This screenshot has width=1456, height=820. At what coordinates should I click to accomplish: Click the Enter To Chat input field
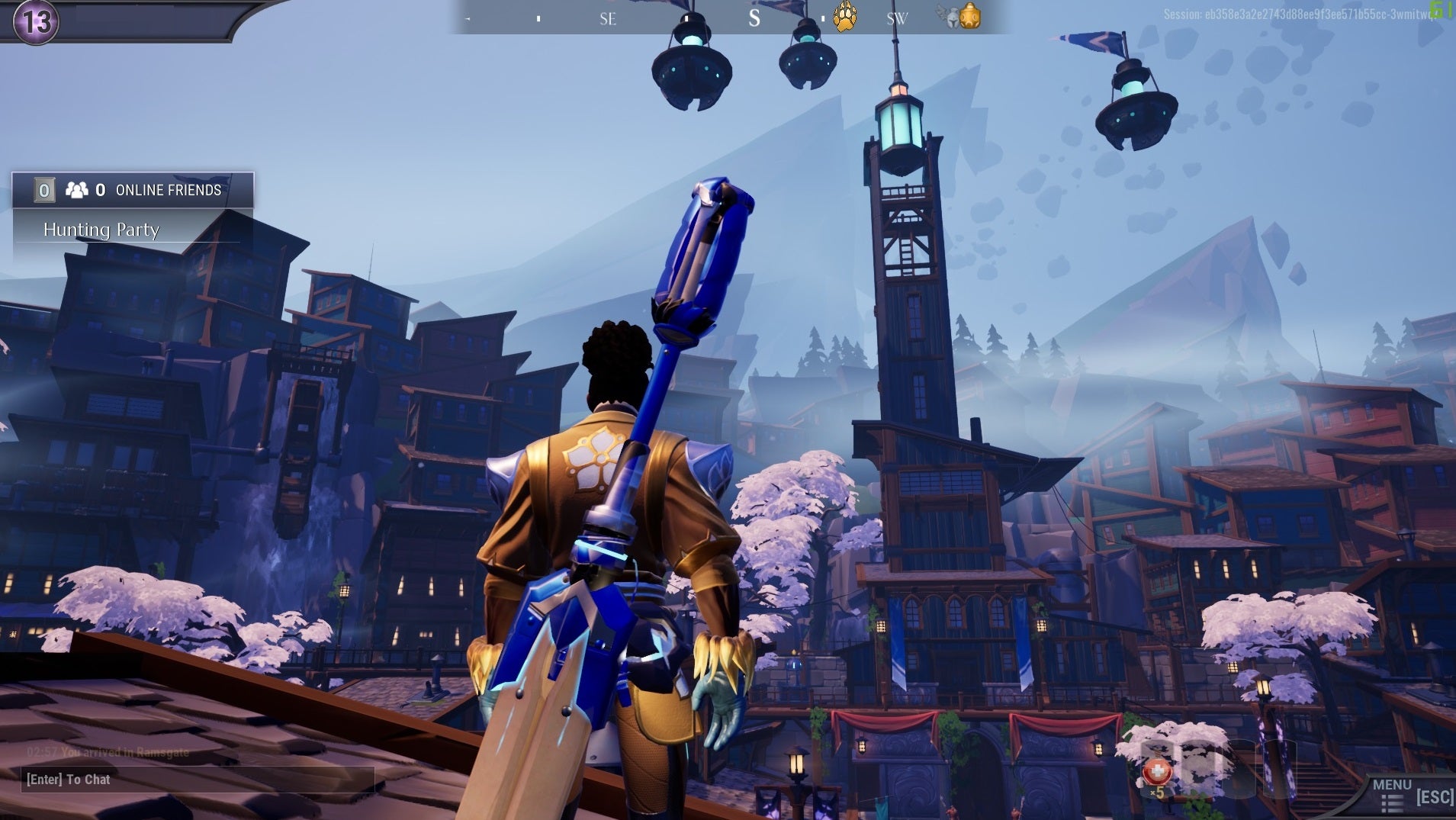click(x=198, y=780)
